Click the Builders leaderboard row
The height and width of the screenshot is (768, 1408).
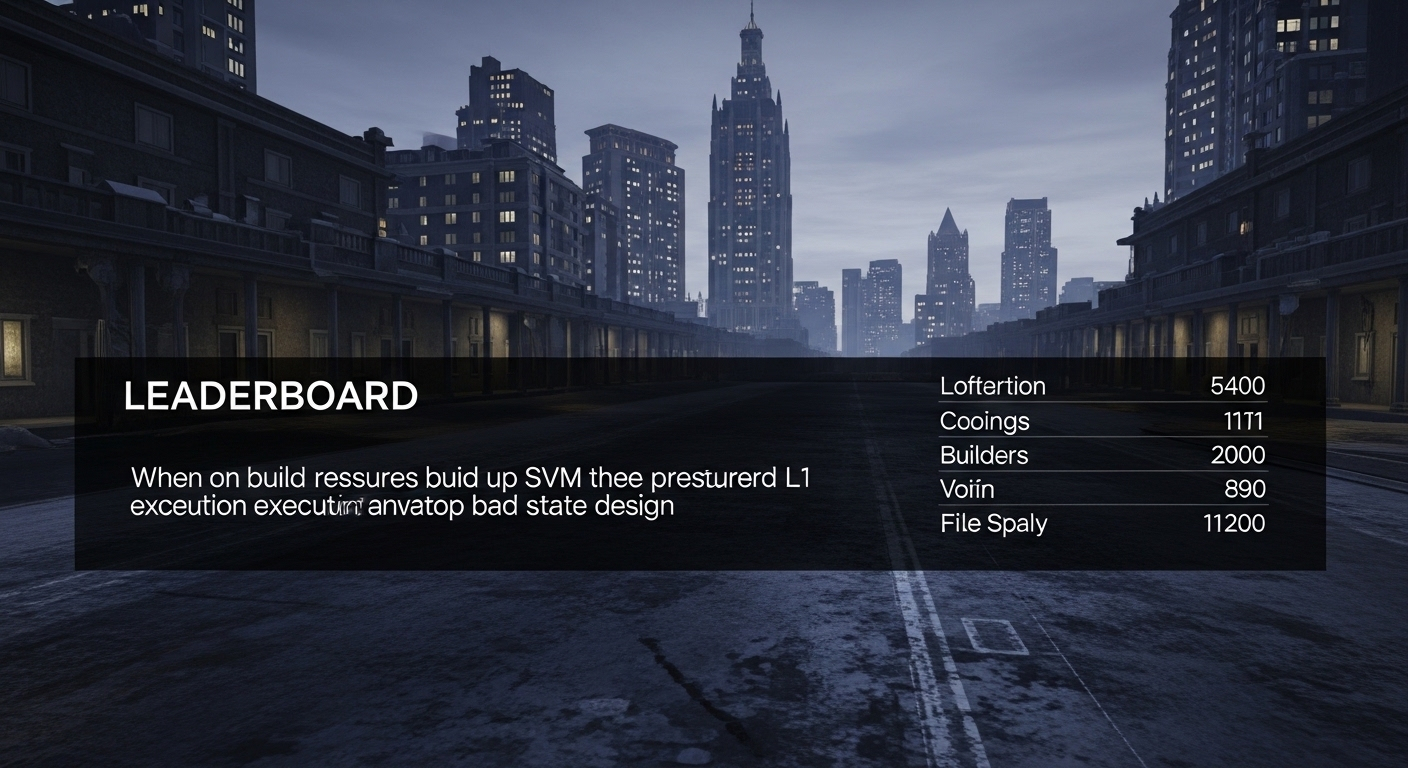pos(1102,455)
